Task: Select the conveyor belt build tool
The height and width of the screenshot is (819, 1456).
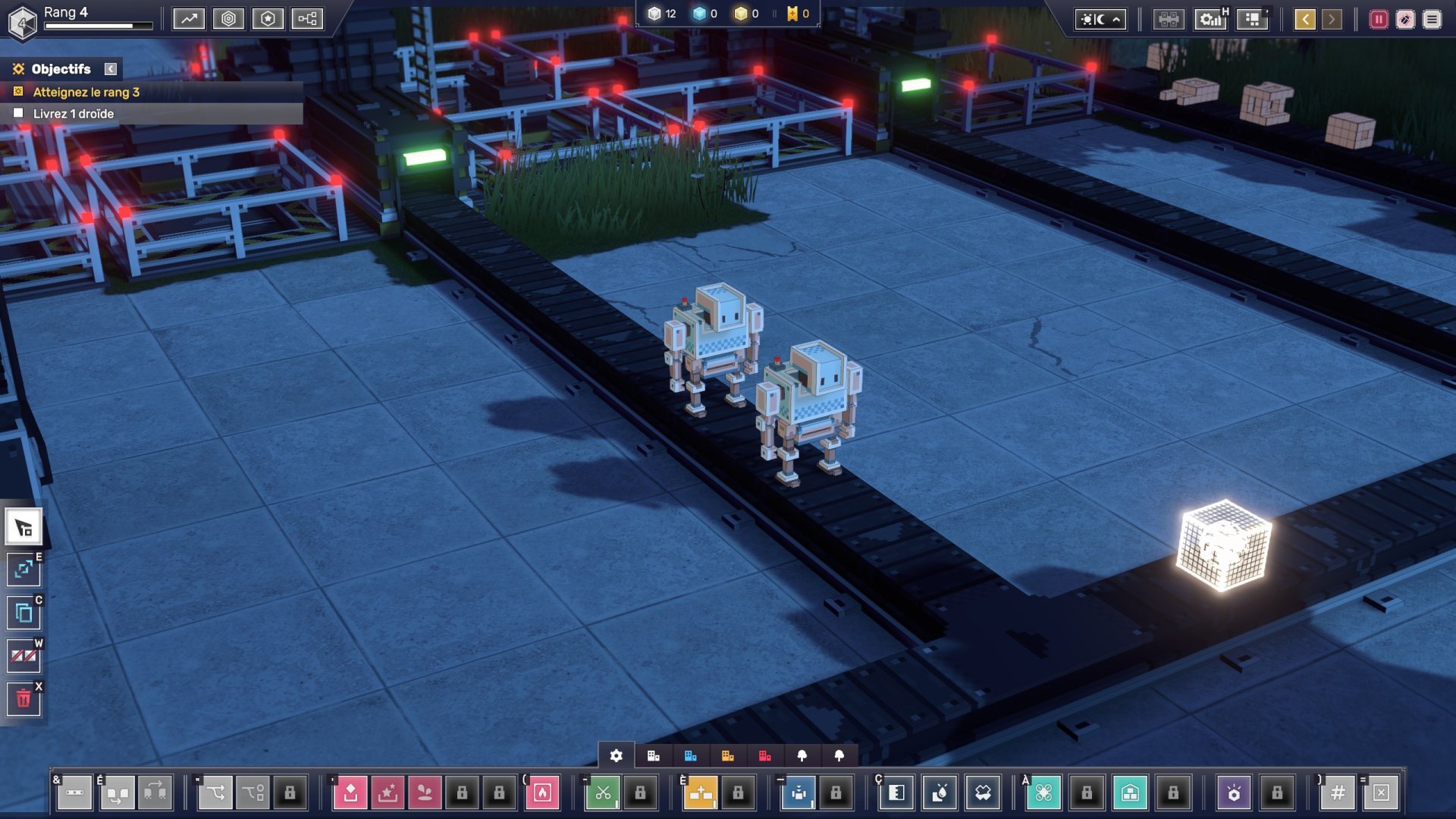Action: pyautogui.click(x=74, y=792)
